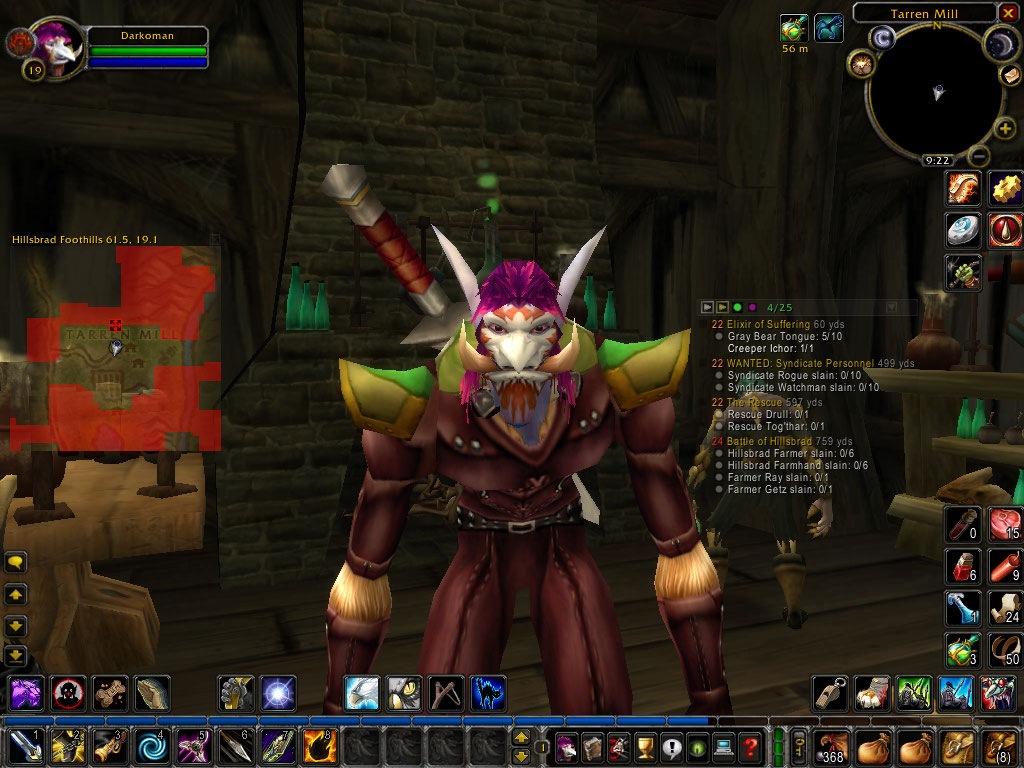The image size is (1024, 768).
Task: Activate the blue cat pet ability icon
Action: (488, 693)
